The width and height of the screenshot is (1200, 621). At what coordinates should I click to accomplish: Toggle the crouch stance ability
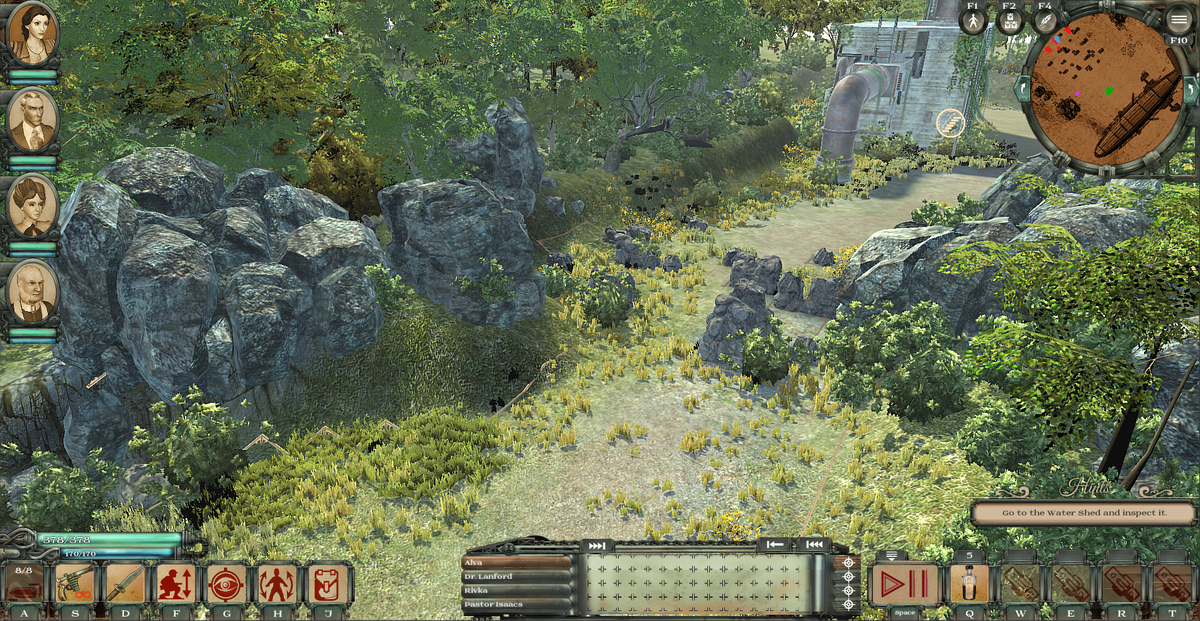[176, 583]
